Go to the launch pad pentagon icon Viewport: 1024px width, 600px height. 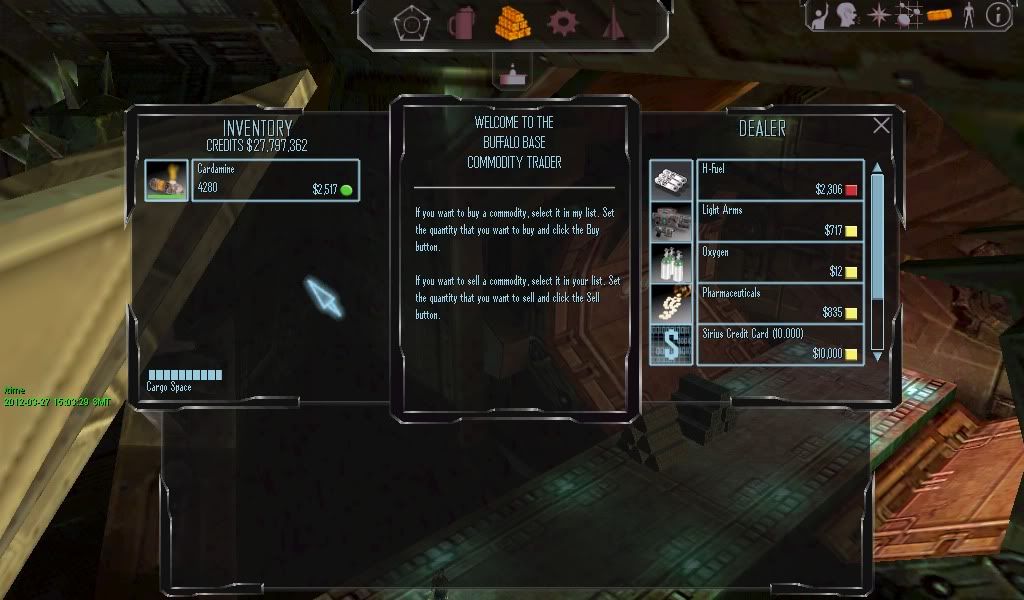point(410,22)
